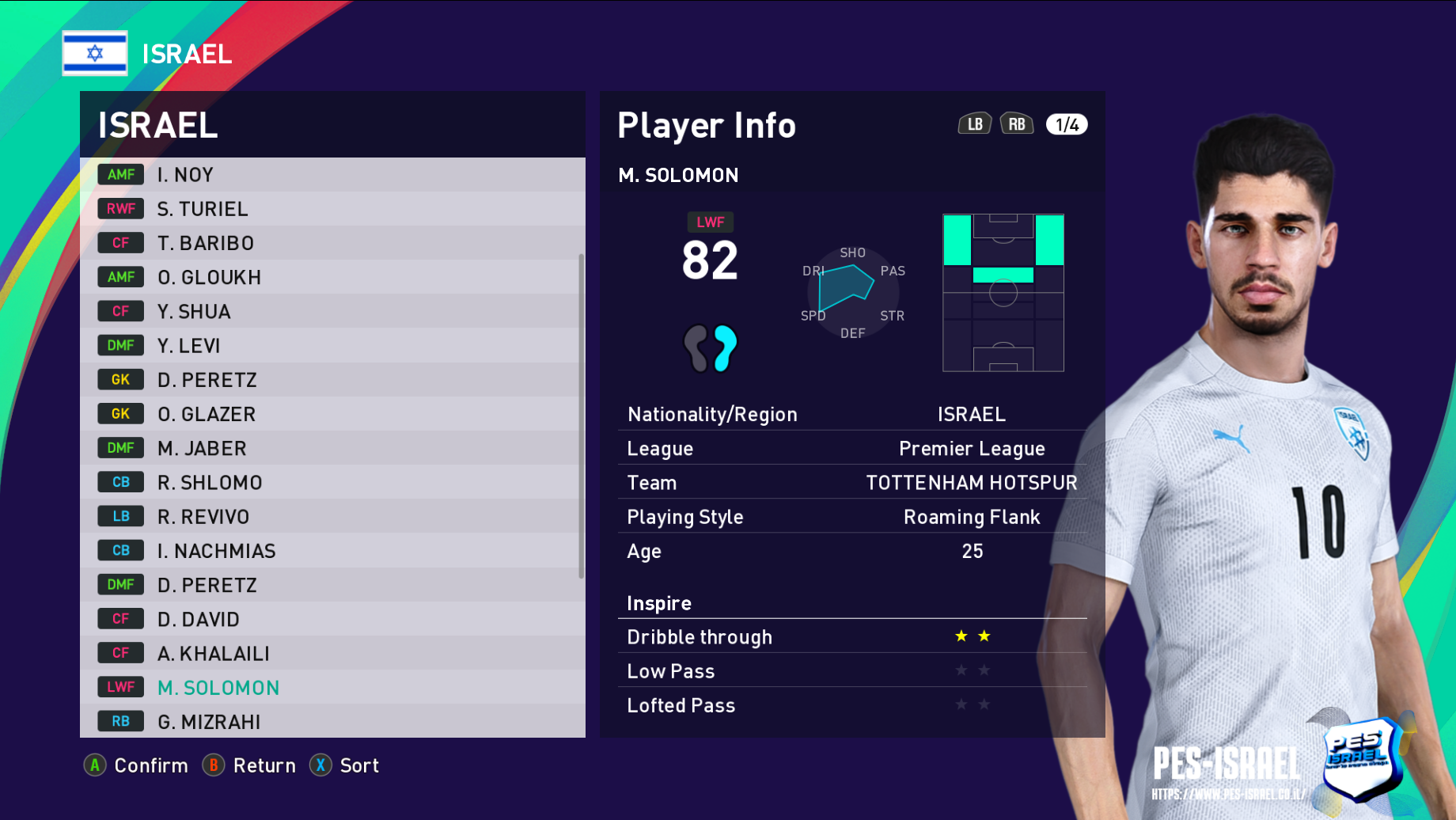The width and height of the screenshot is (1456, 820).
Task: Click the player list scrollbar
Action: click(x=582, y=416)
